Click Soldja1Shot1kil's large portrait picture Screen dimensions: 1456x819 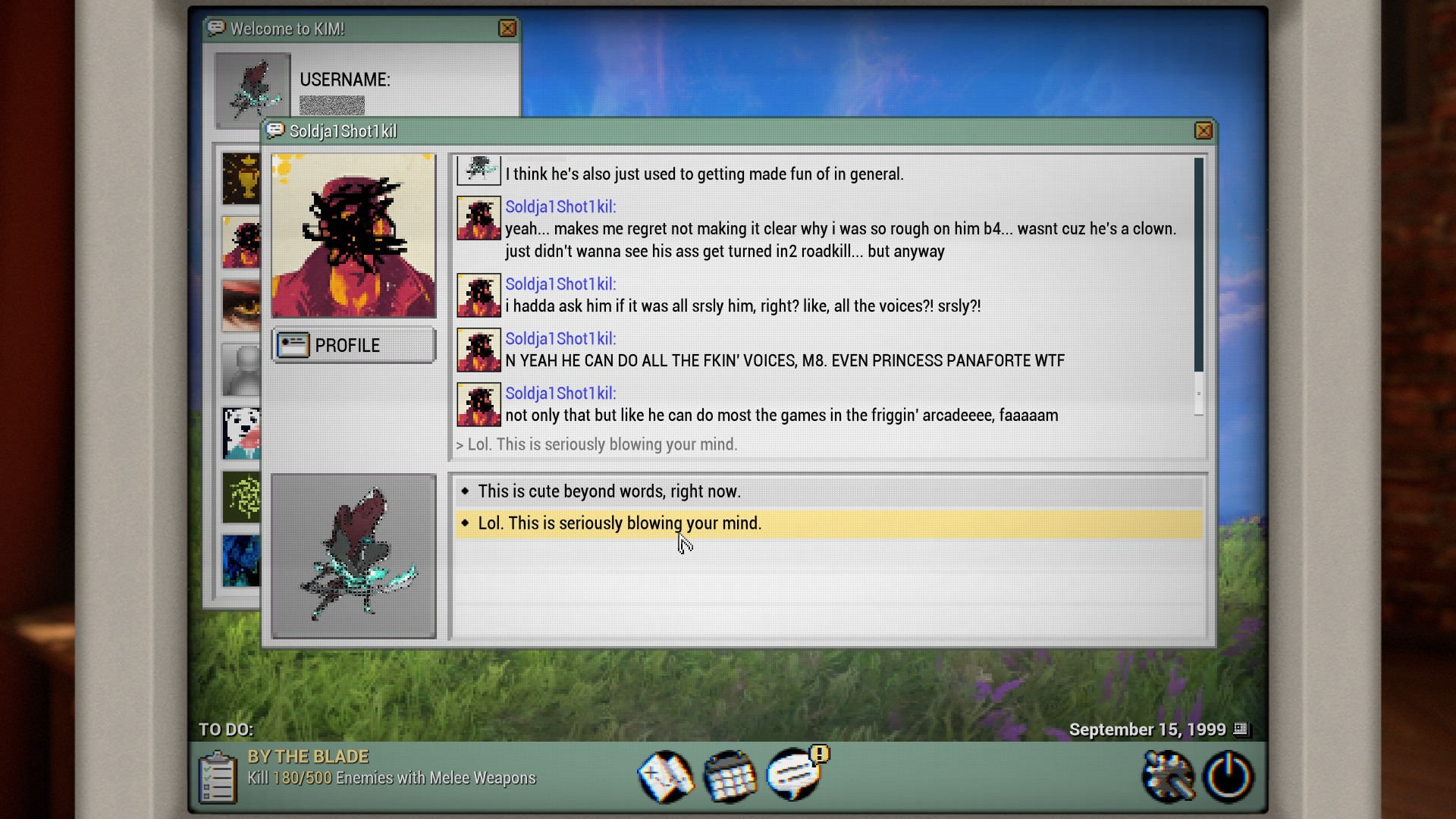tap(353, 235)
